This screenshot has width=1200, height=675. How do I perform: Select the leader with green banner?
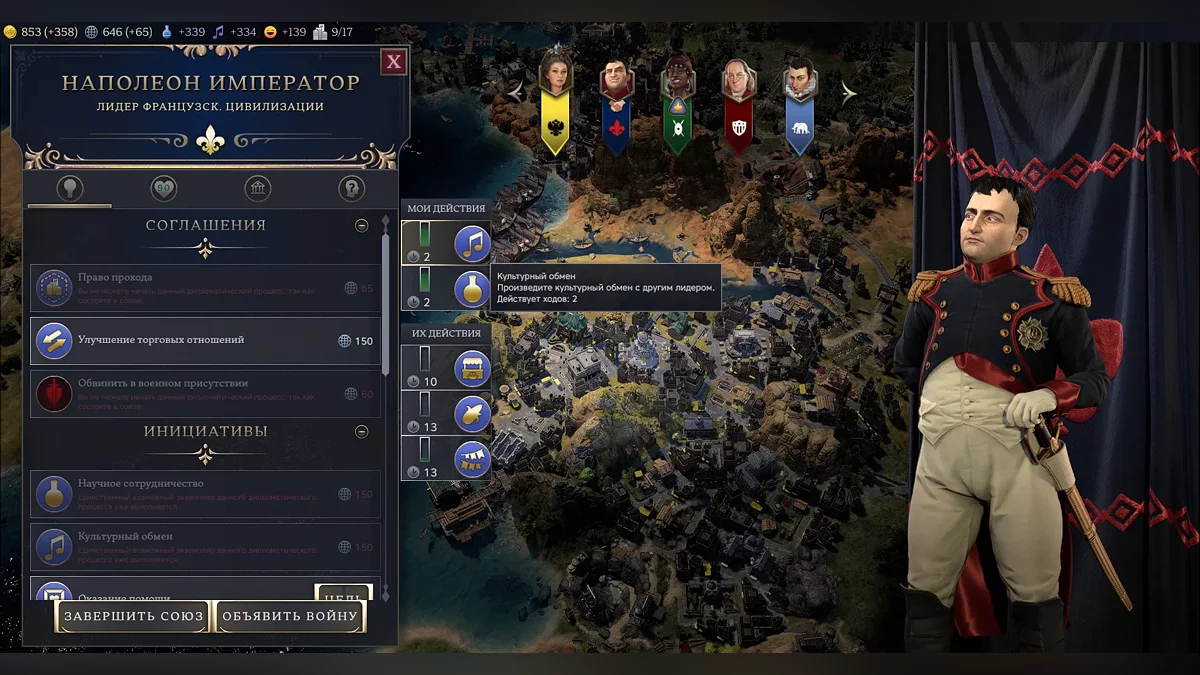677,100
